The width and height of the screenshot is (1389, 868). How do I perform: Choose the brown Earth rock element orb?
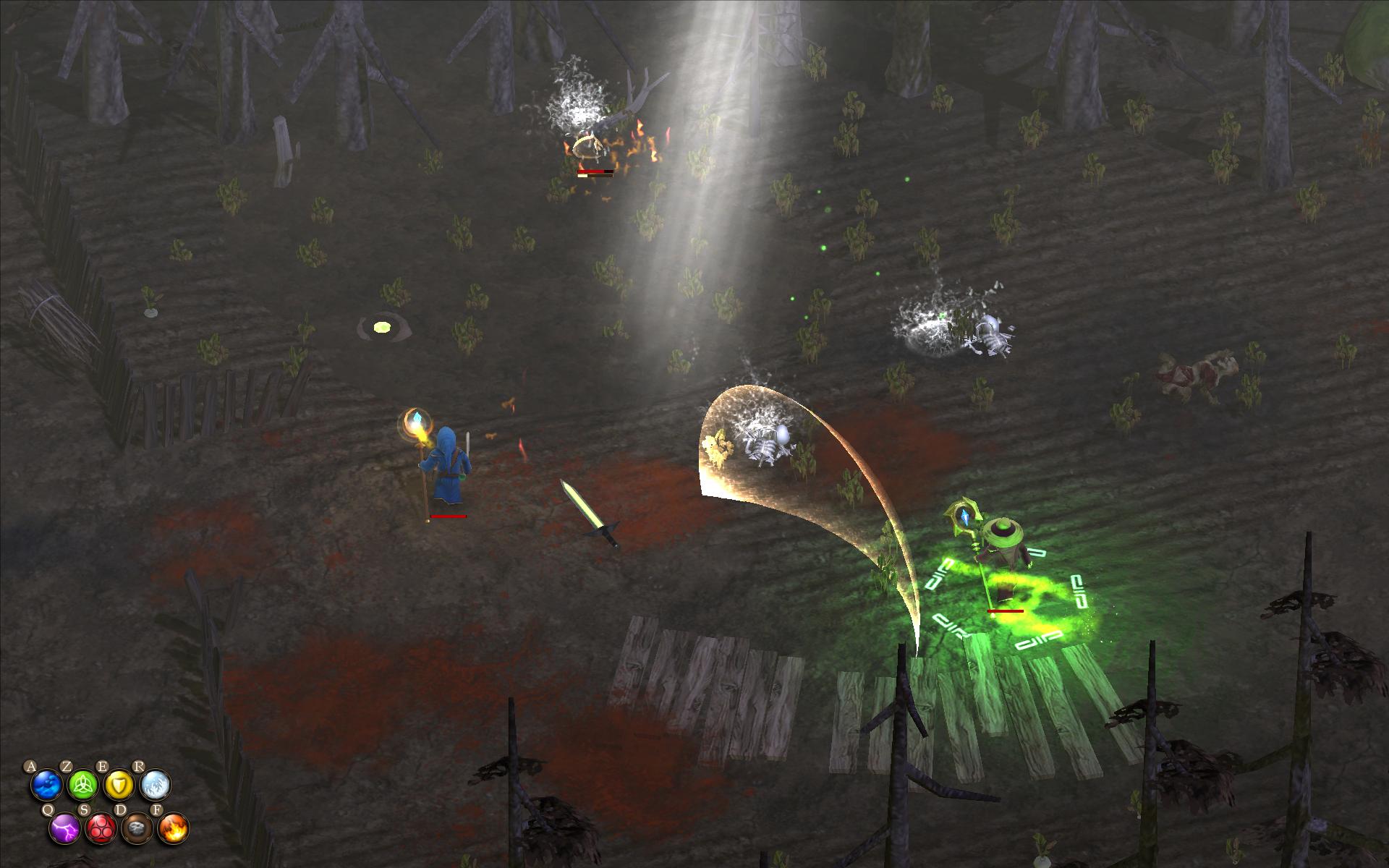[x=137, y=828]
